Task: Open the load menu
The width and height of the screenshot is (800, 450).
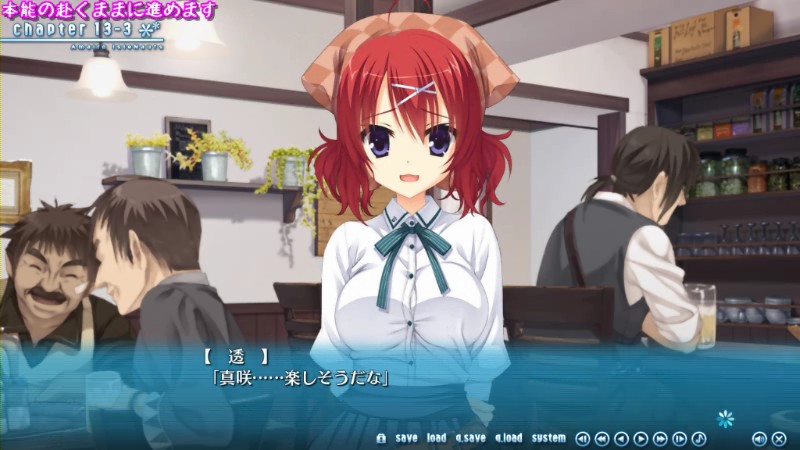Action: click(436, 438)
